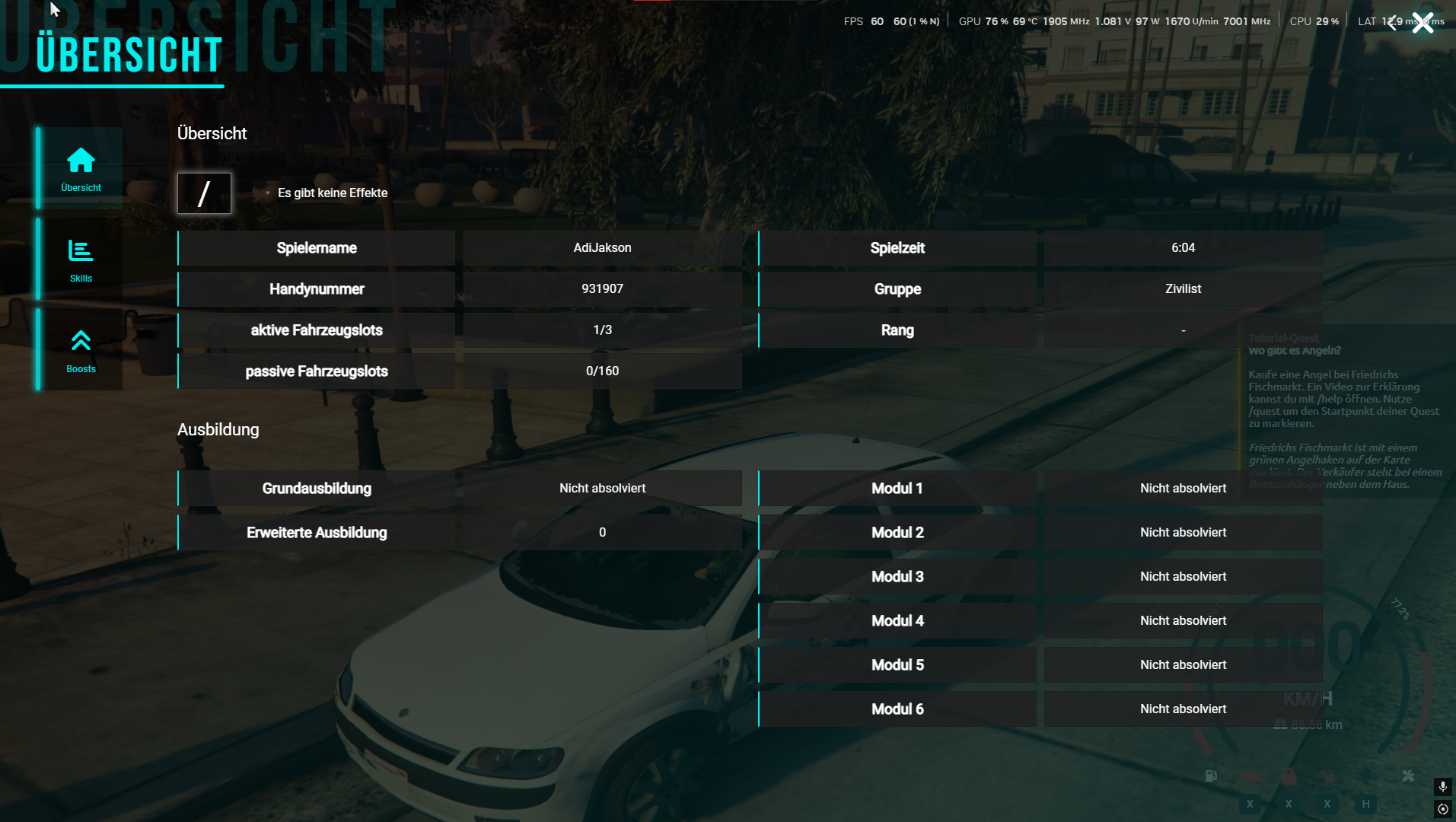Toggle the vehicle lock
Screen dimensions: 1456x822
point(1289,776)
